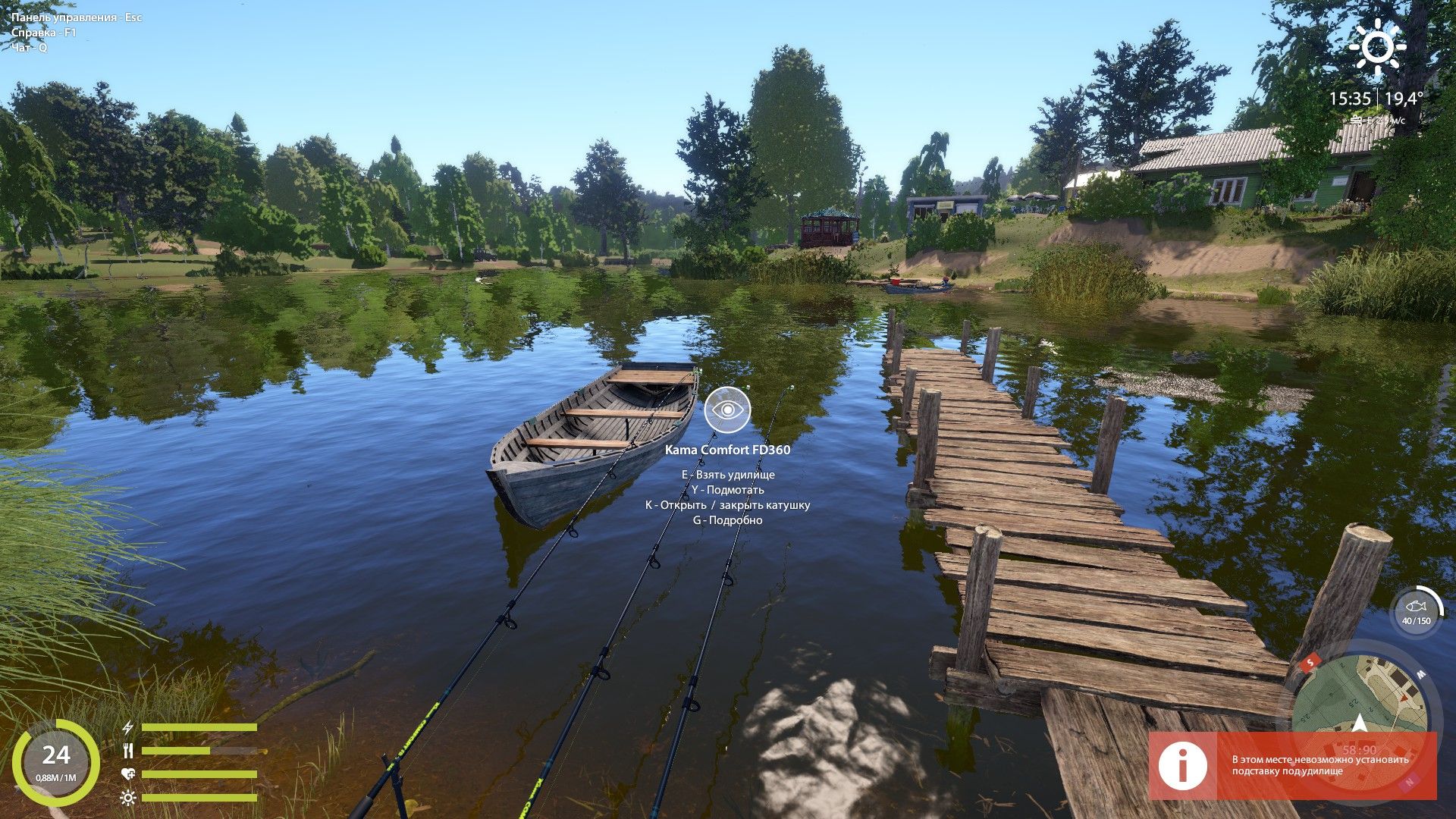The image size is (1456, 819).
Task: Click the comfort sun icon bottom-left
Action: click(x=128, y=798)
